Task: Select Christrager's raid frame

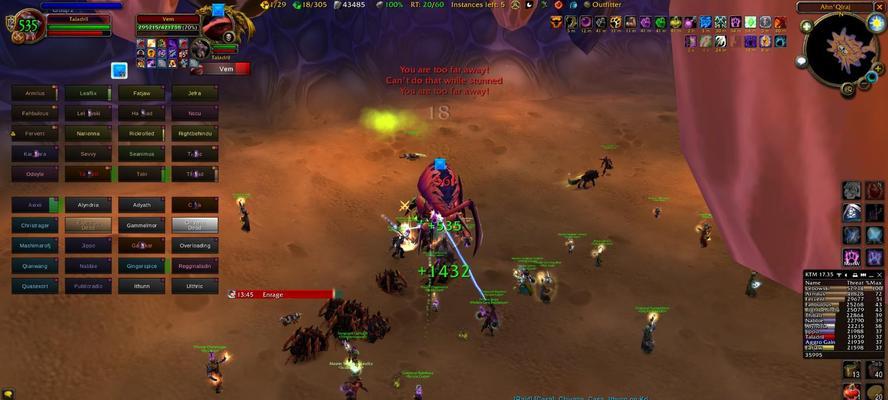Action: pyautogui.click(x=34, y=225)
